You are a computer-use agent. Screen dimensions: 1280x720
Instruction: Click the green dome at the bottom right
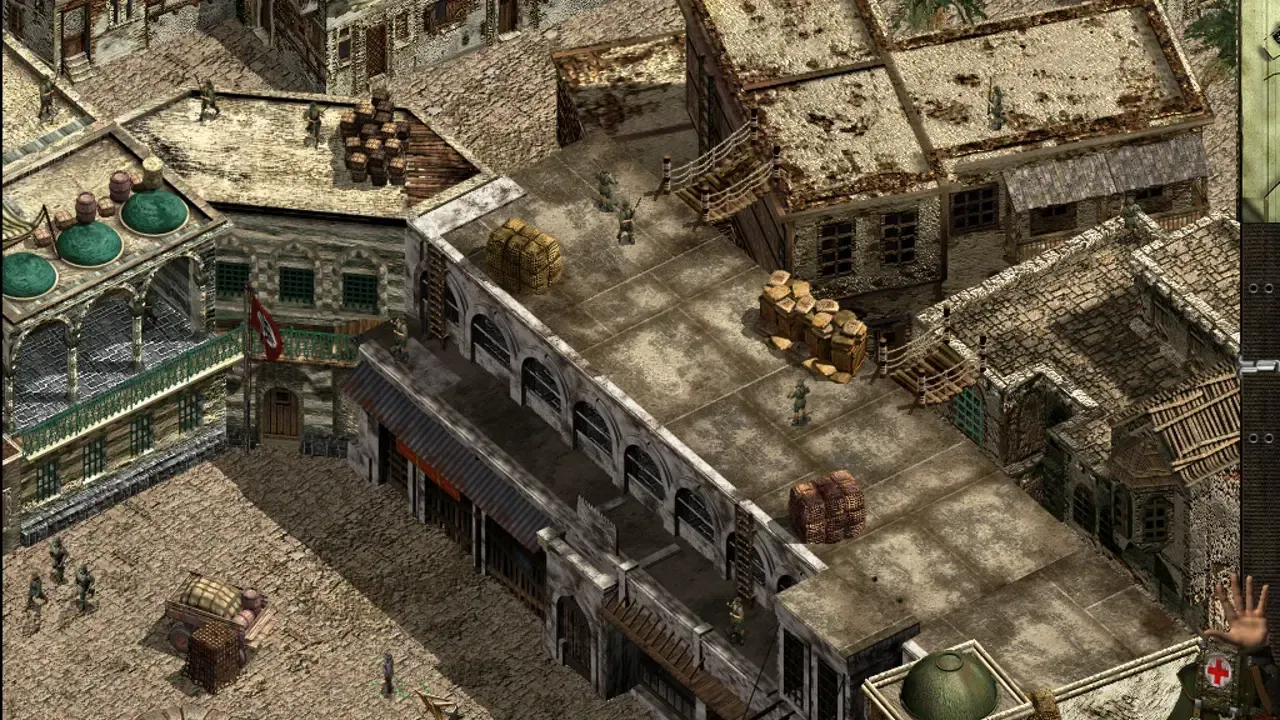(x=948, y=685)
